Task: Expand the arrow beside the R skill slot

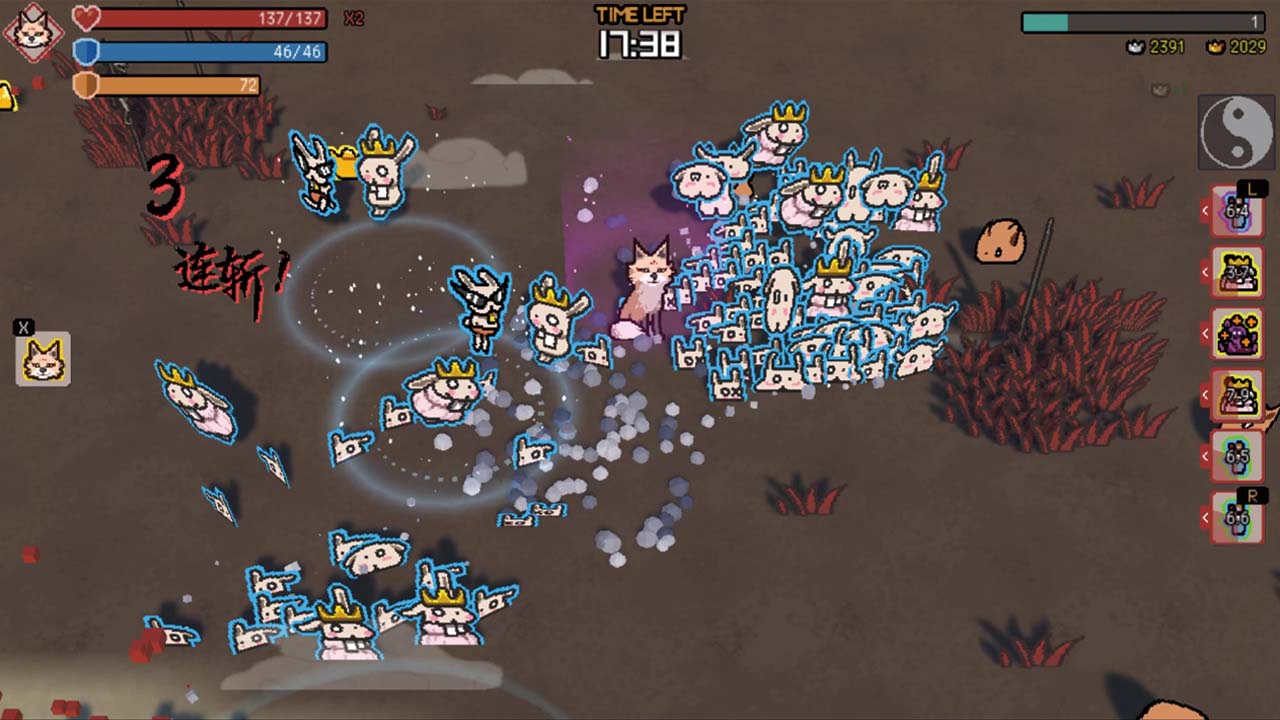Action: point(1203,516)
